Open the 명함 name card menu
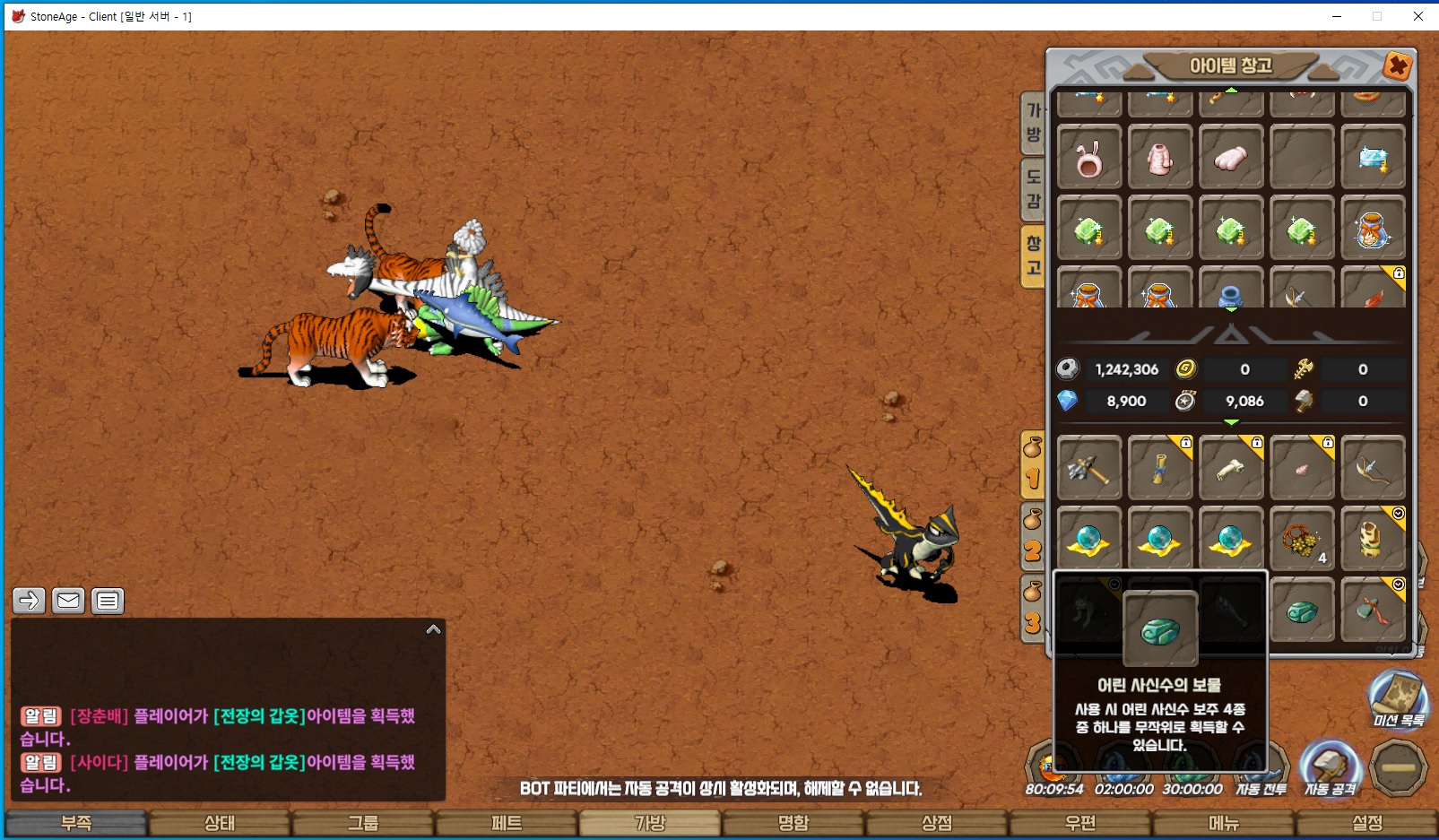The image size is (1439, 840). click(793, 823)
